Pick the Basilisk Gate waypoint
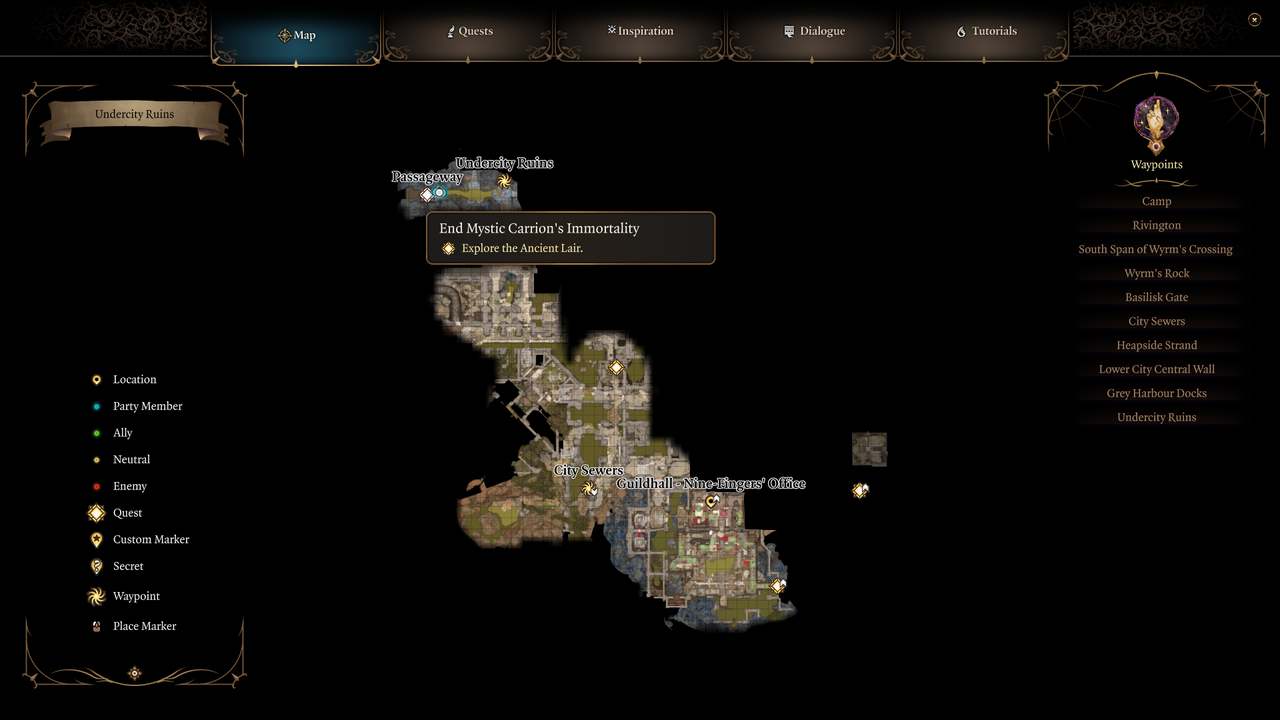1280x720 pixels. 1156,297
